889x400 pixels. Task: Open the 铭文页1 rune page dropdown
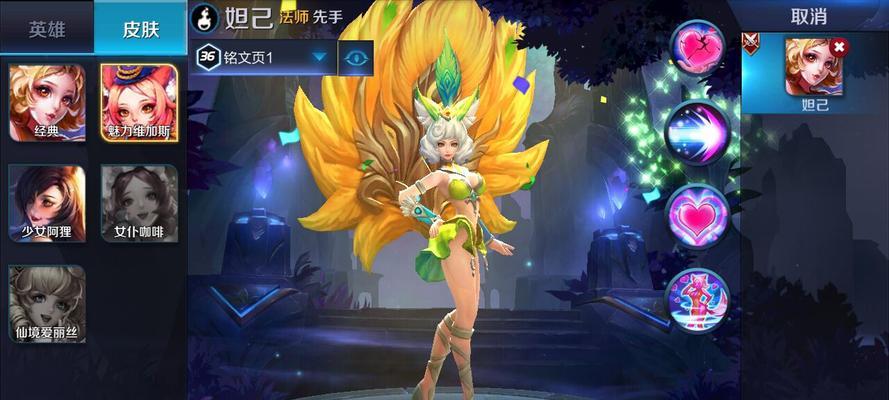point(262,58)
